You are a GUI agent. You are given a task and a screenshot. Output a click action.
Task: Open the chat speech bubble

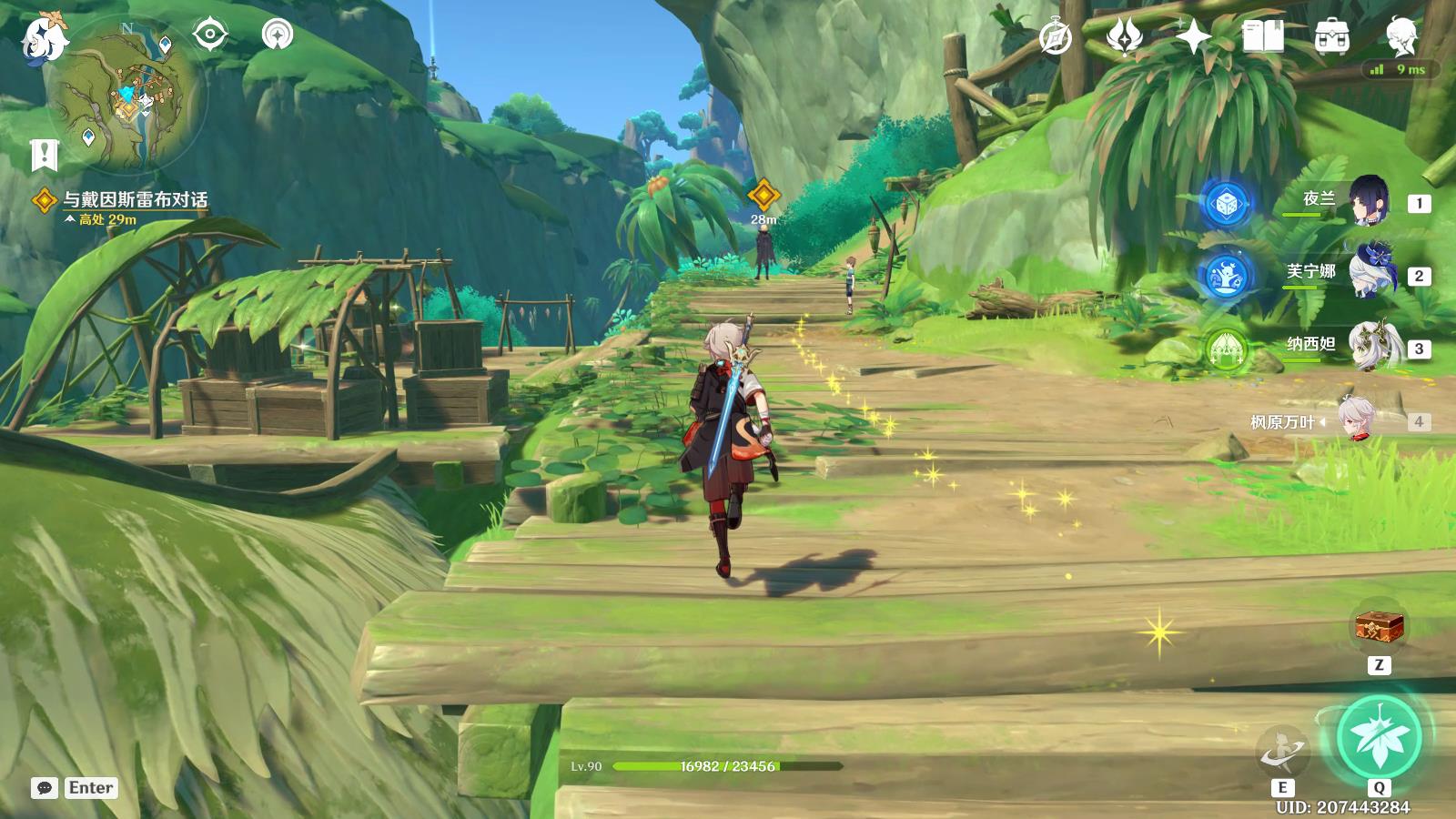coord(45,788)
